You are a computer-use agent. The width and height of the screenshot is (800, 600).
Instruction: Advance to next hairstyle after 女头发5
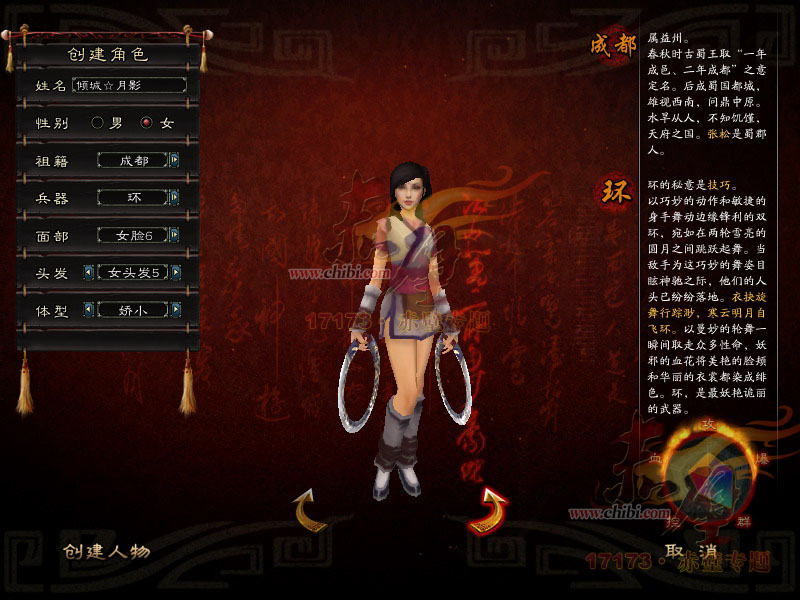175,273
